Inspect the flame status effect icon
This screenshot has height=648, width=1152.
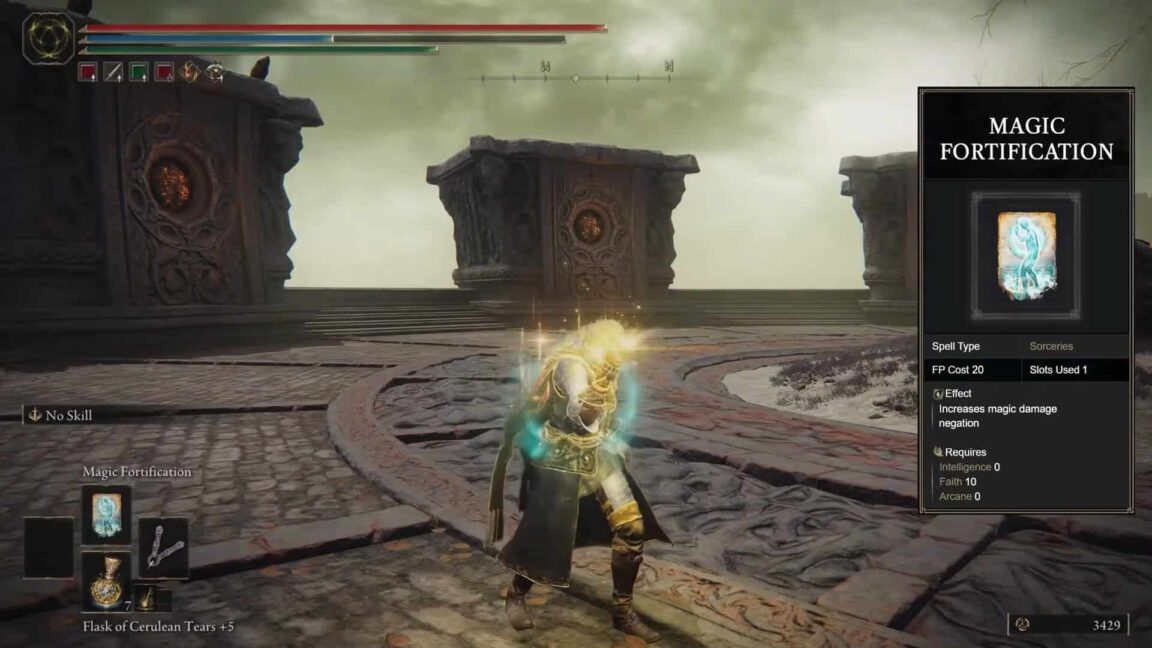pos(190,72)
